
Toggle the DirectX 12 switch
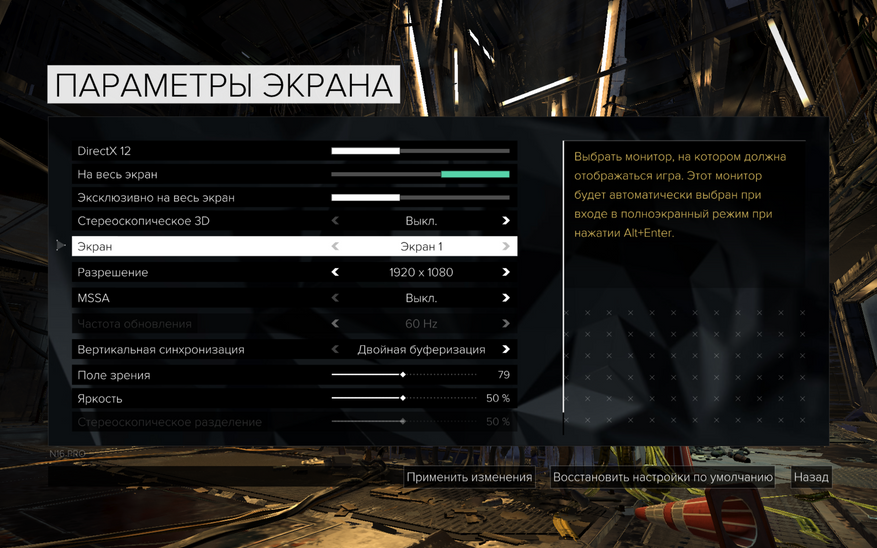420,151
